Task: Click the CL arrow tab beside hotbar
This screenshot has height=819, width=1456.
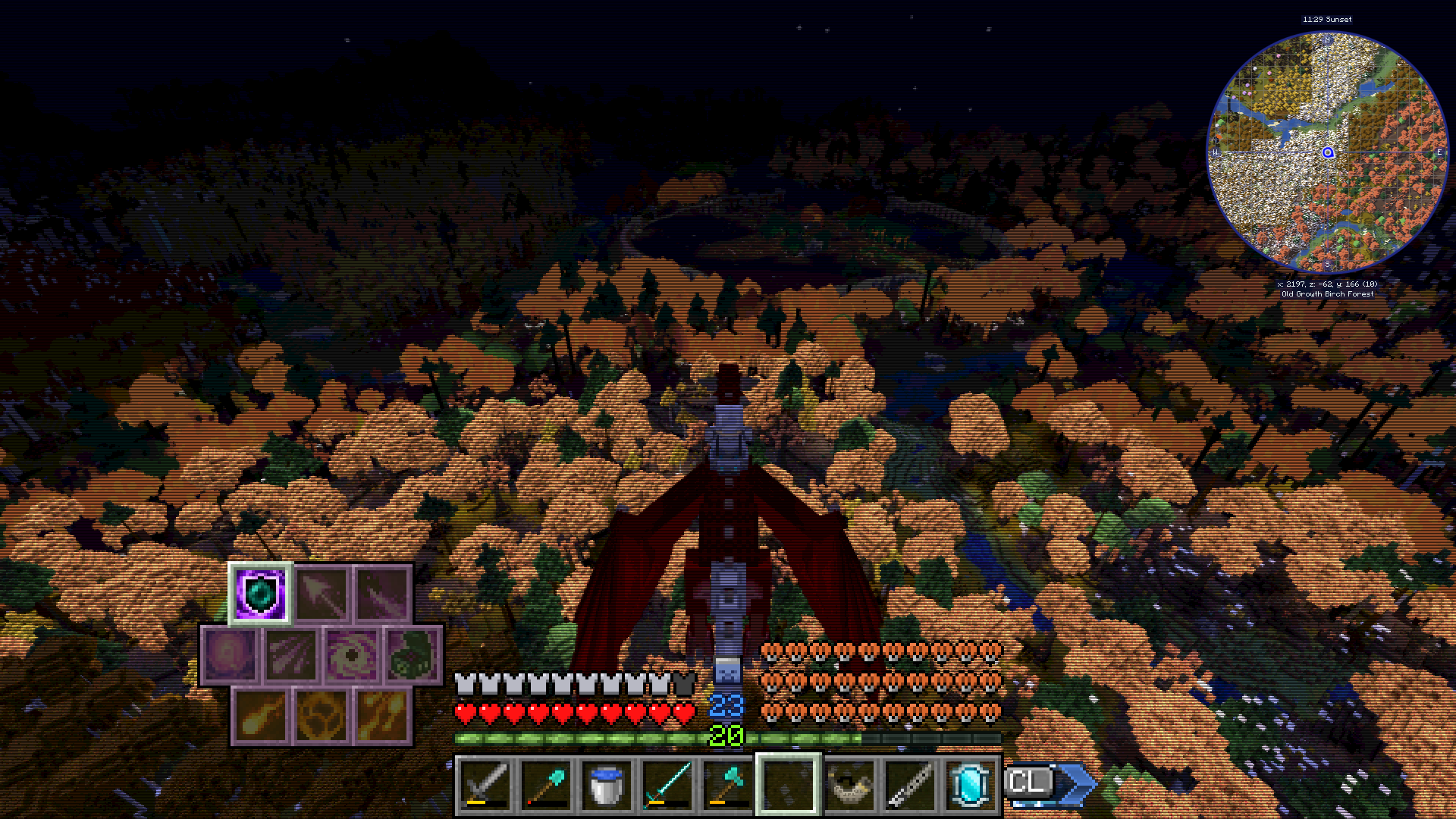Action: (1050, 783)
